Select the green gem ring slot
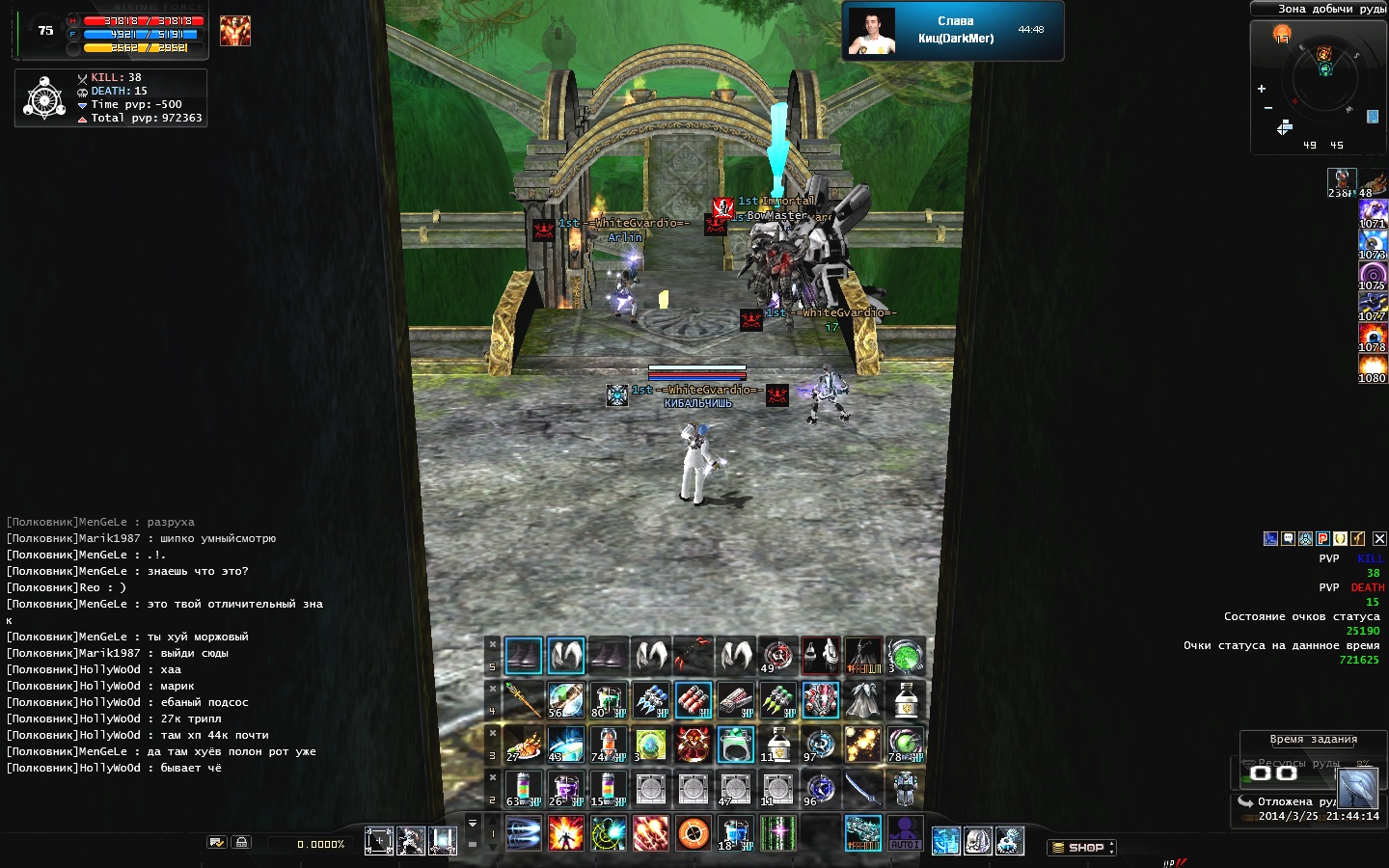This screenshot has width=1389, height=868. point(735,745)
